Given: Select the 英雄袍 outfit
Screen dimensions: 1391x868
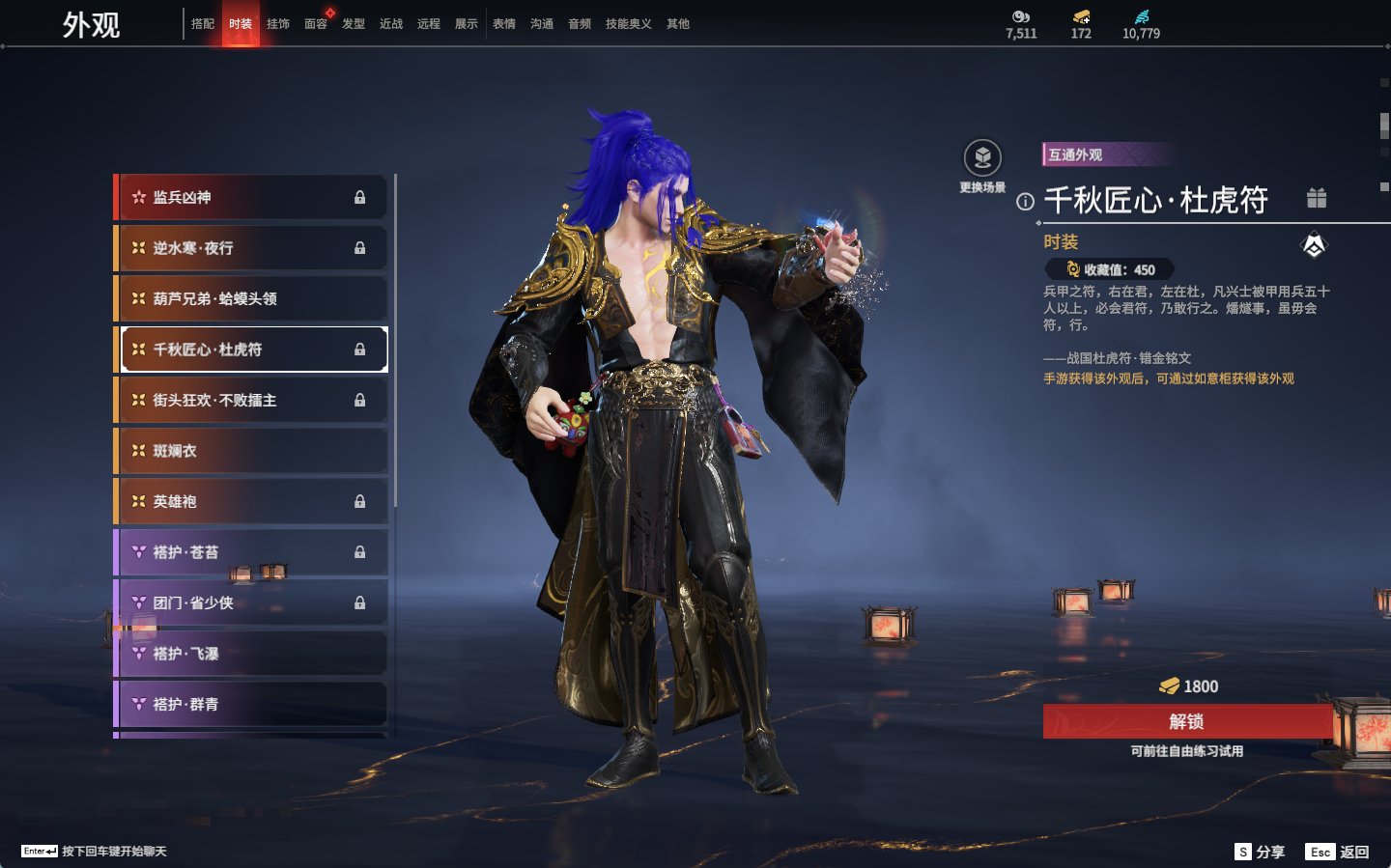Looking at the screenshot, I should tap(251, 501).
